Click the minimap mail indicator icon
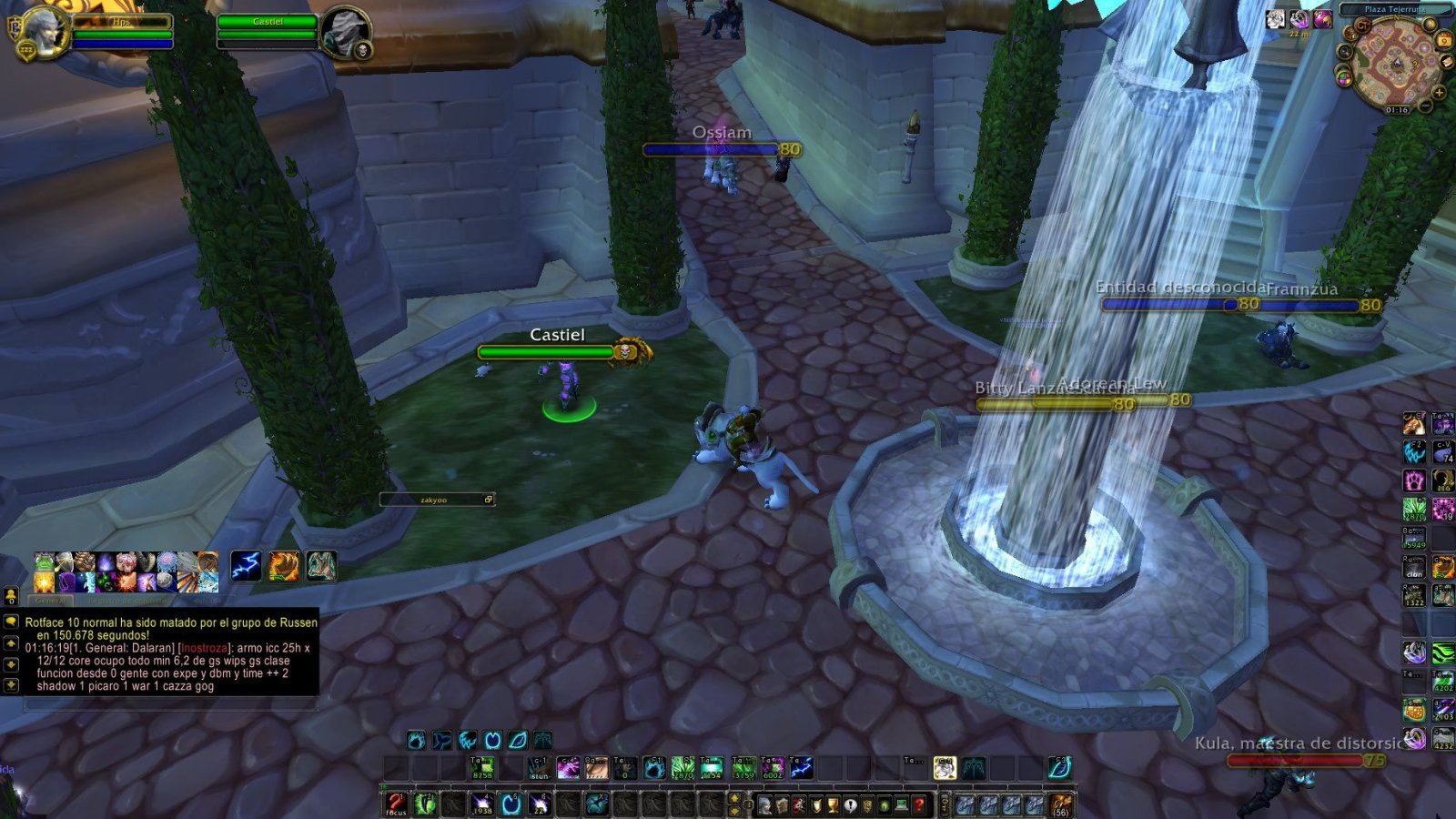The width and height of the screenshot is (1456, 819). 1447,62
